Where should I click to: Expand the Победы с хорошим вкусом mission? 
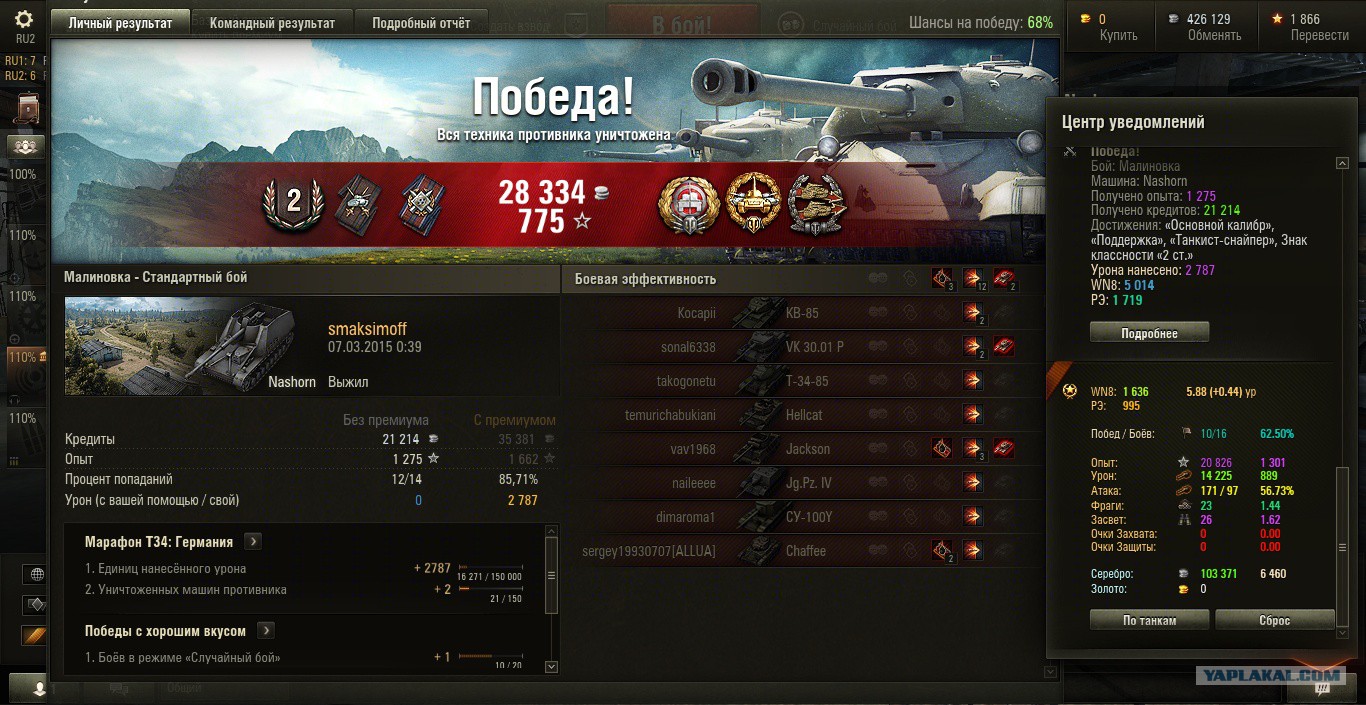pyautogui.click(x=266, y=631)
